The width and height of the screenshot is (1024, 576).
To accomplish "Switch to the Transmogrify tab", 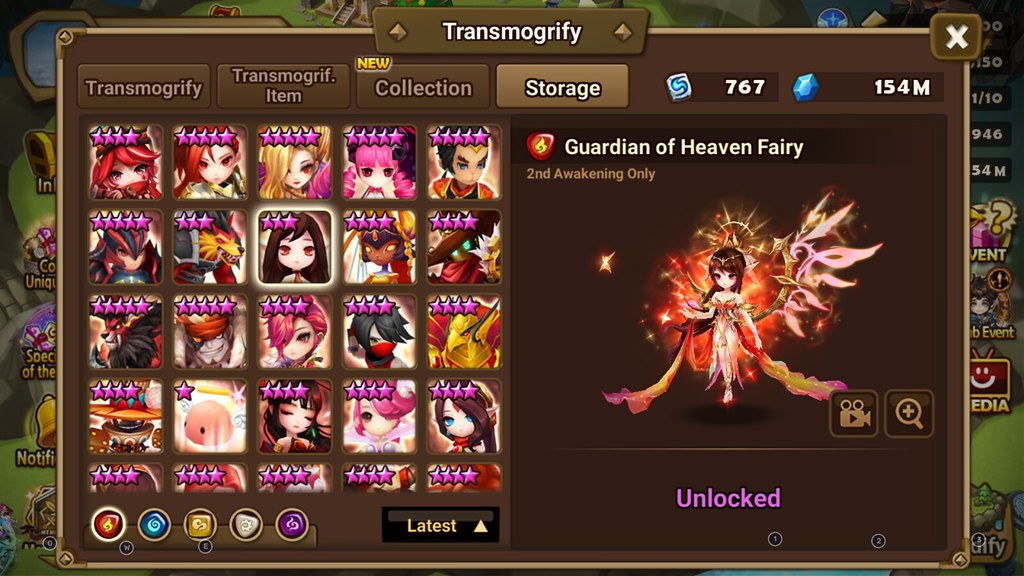I will (x=144, y=88).
